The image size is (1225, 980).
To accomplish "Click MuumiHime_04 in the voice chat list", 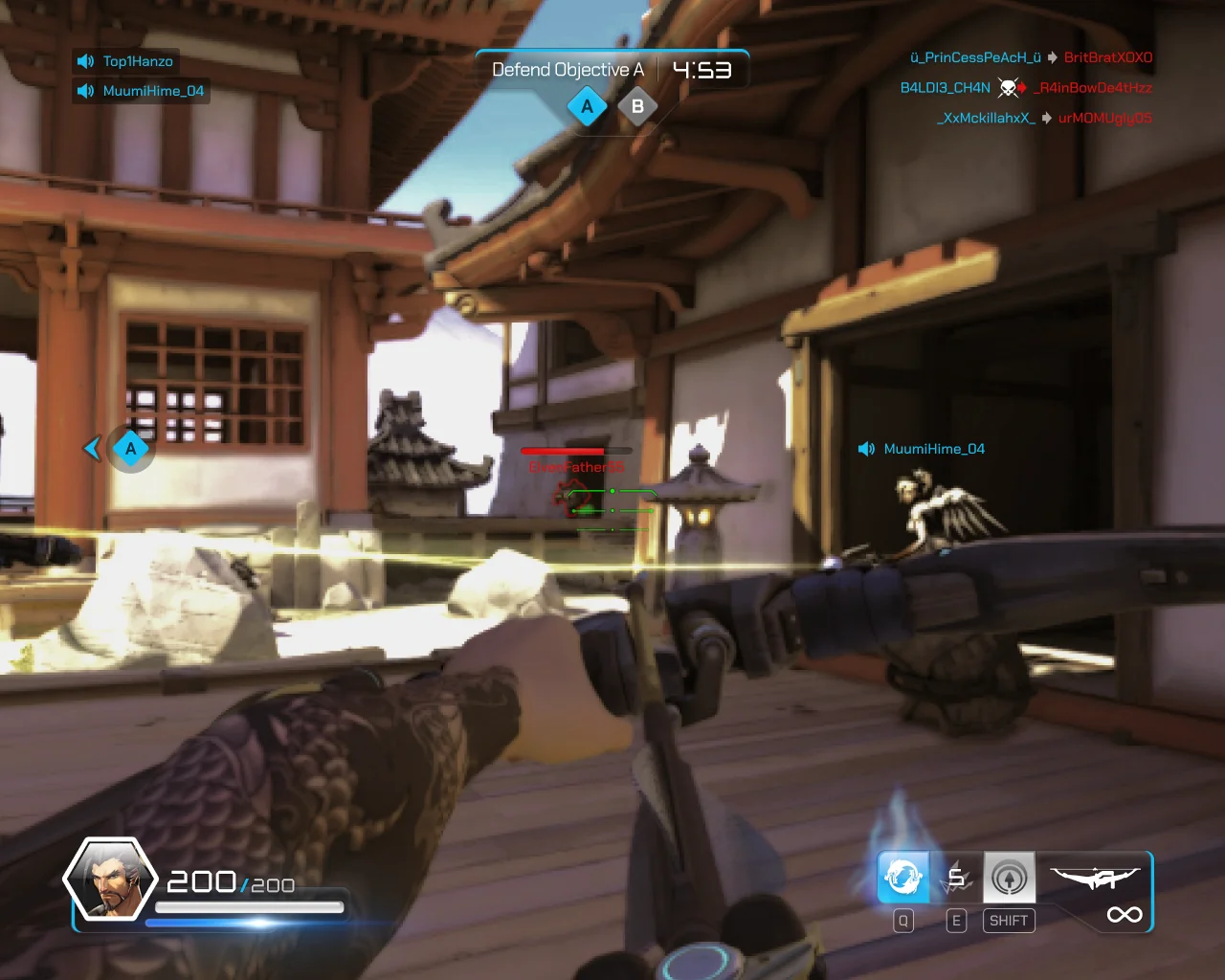I will 141,91.
